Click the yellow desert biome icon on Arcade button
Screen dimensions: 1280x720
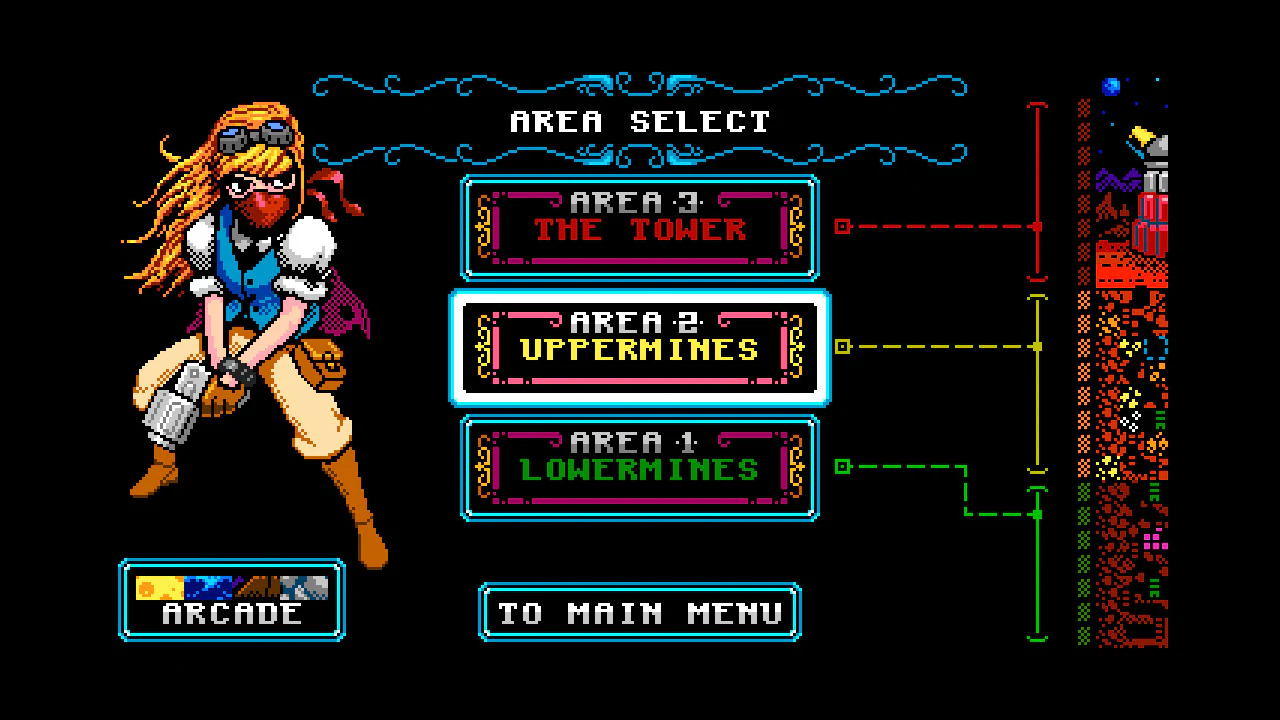click(x=159, y=588)
